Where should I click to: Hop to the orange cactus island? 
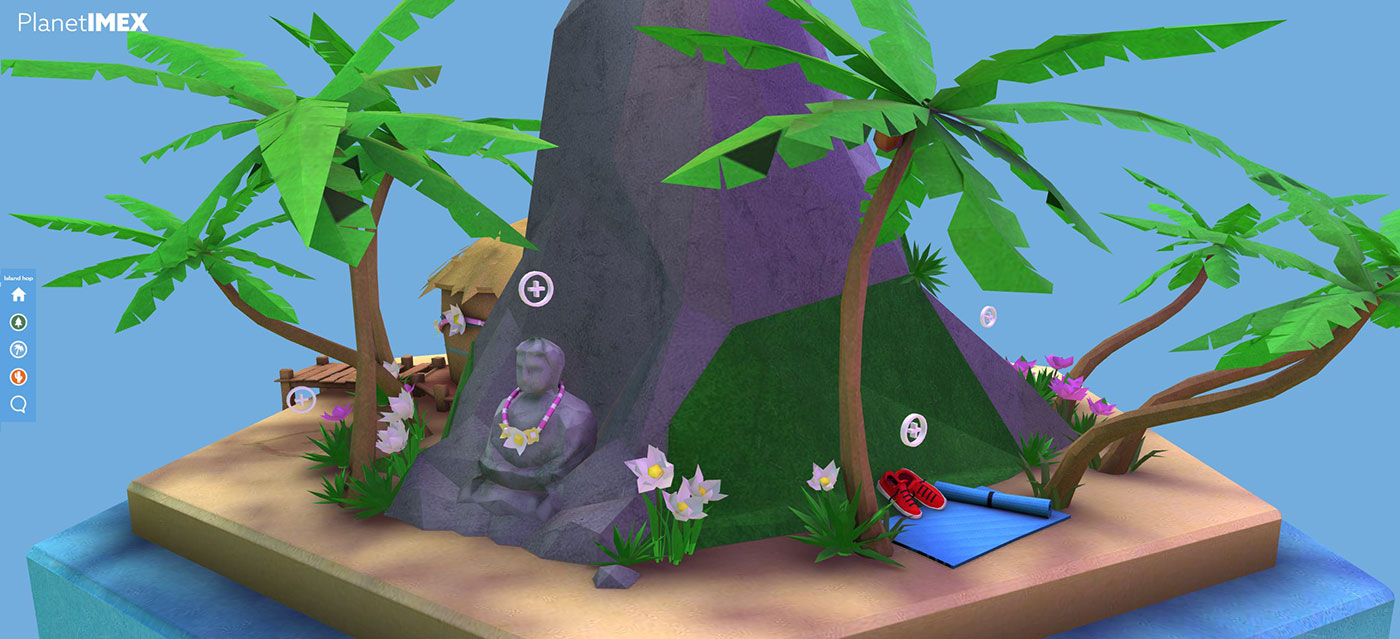pyautogui.click(x=18, y=377)
